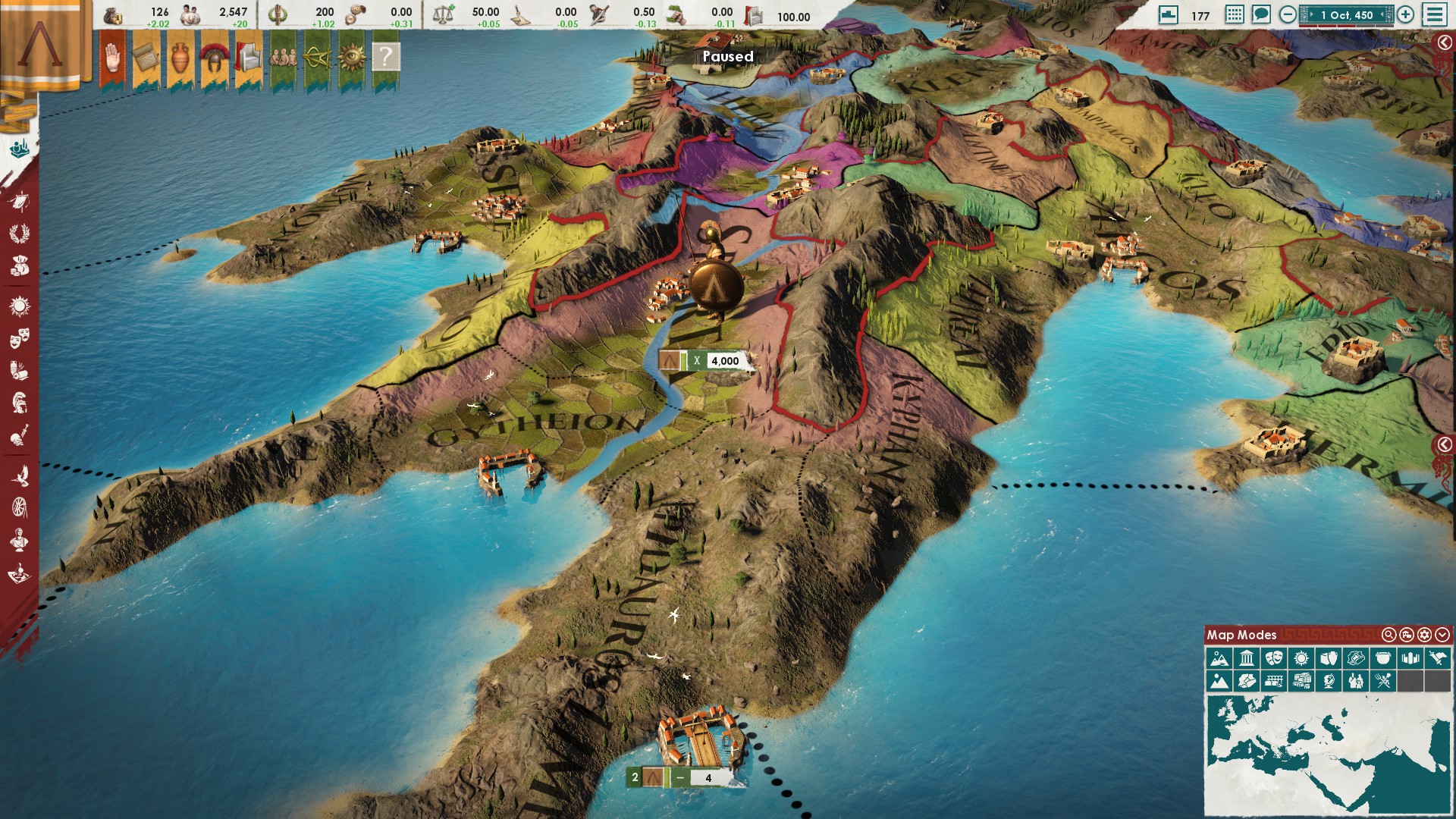Toggle the Map Modes settings gear
1456x819 pixels.
click(x=1424, y=635)
